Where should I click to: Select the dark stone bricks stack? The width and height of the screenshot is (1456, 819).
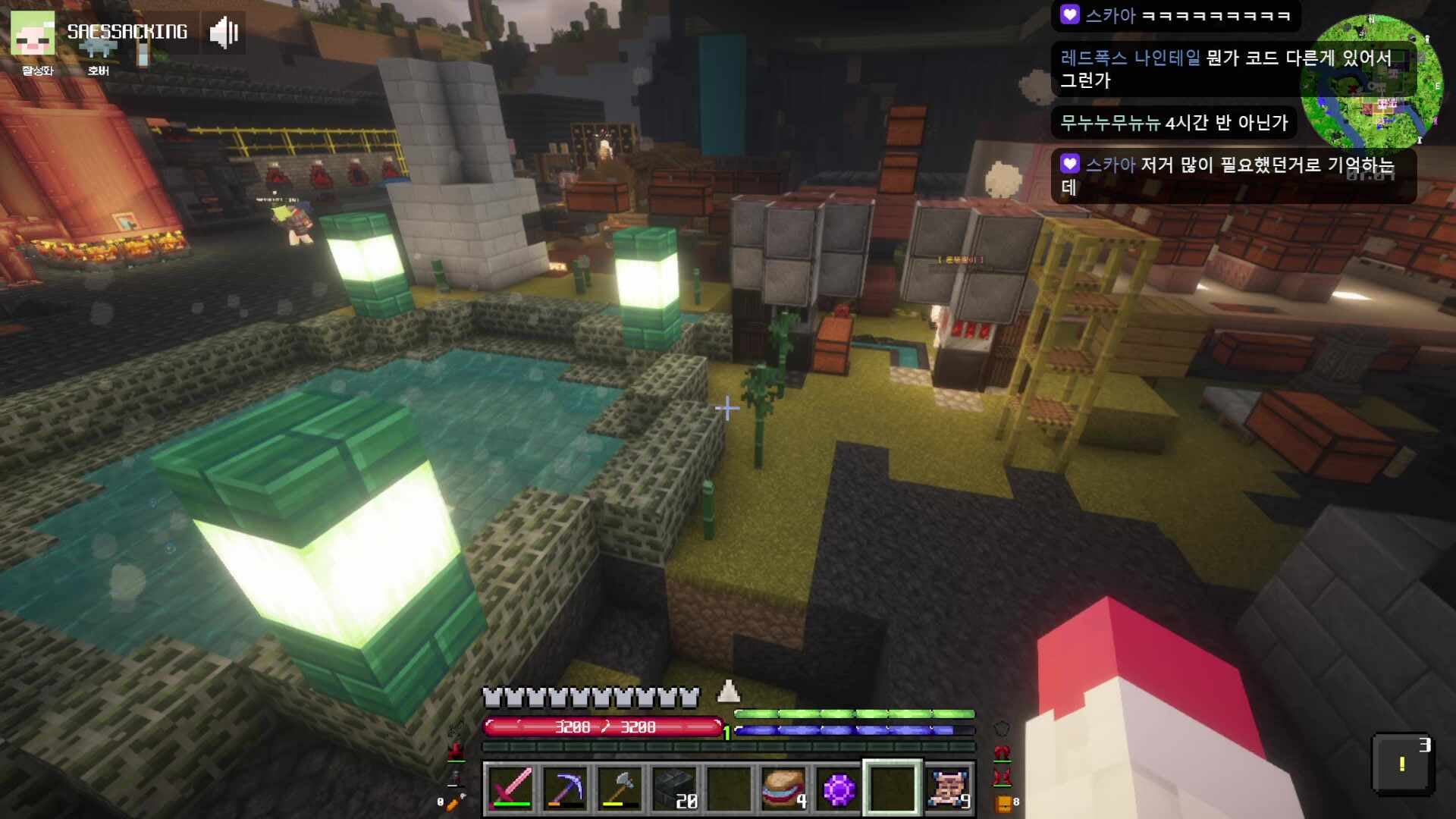[x=675, y=789]
